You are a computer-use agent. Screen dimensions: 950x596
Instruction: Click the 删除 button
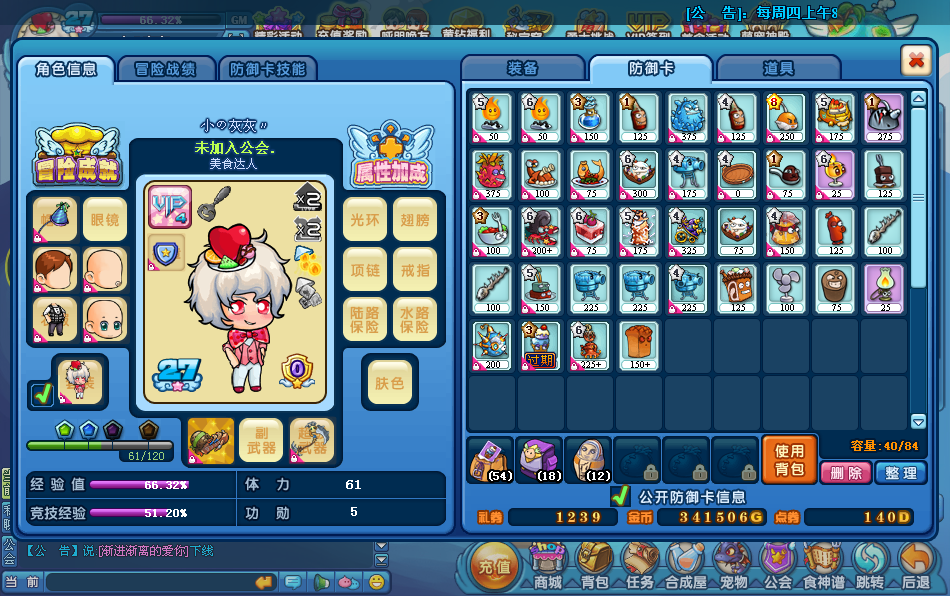tap(846, 473)
